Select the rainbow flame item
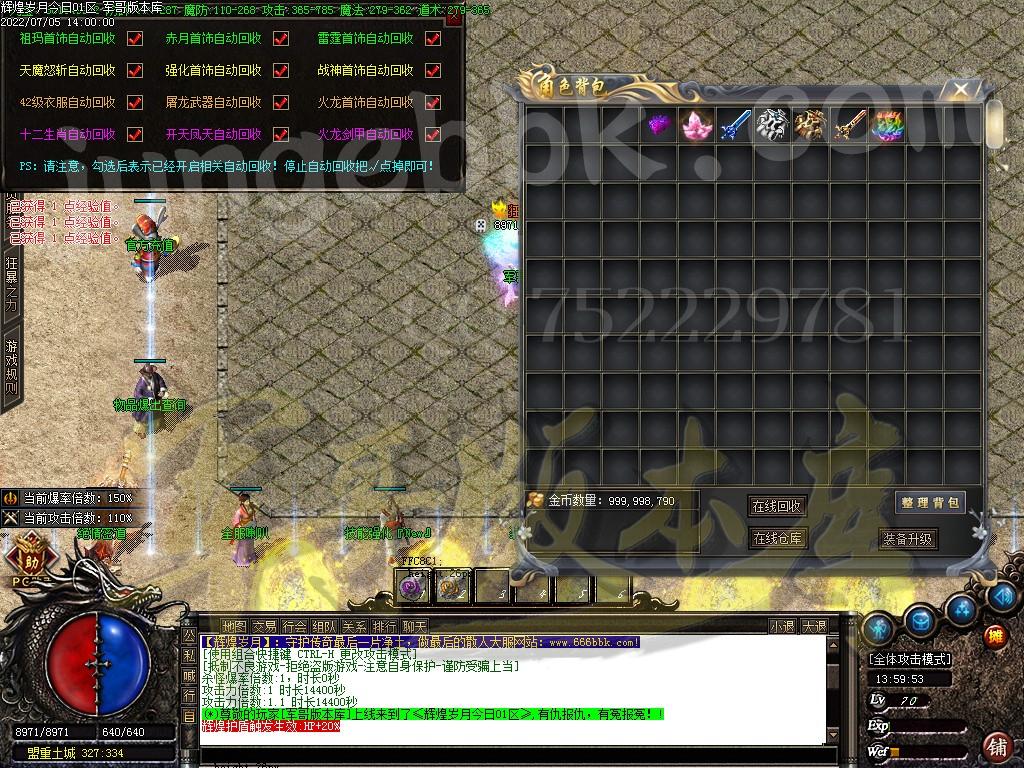Image resolution: width=1024 pixels, height=768 pixels. pyautogui.click(x=887, y=125)
